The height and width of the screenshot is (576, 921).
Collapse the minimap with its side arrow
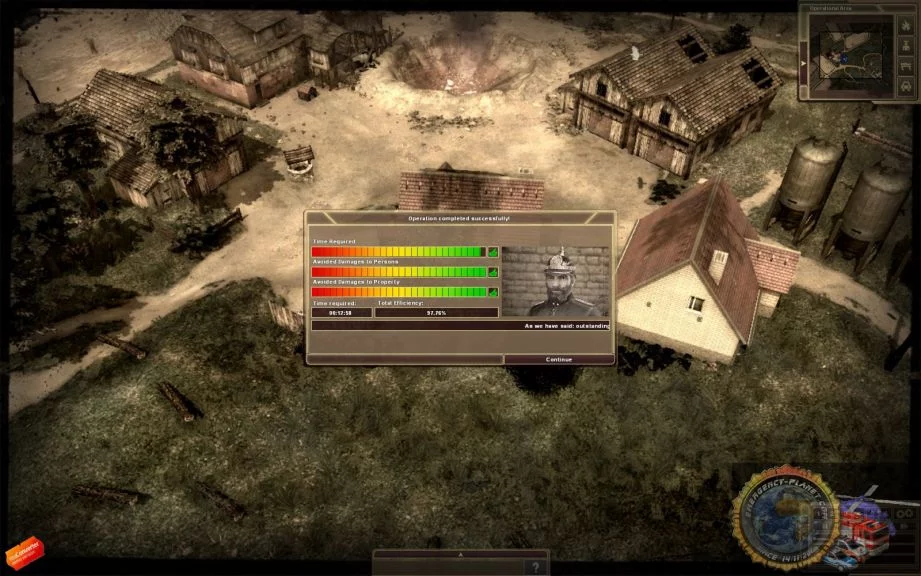[x=803, y=61]
